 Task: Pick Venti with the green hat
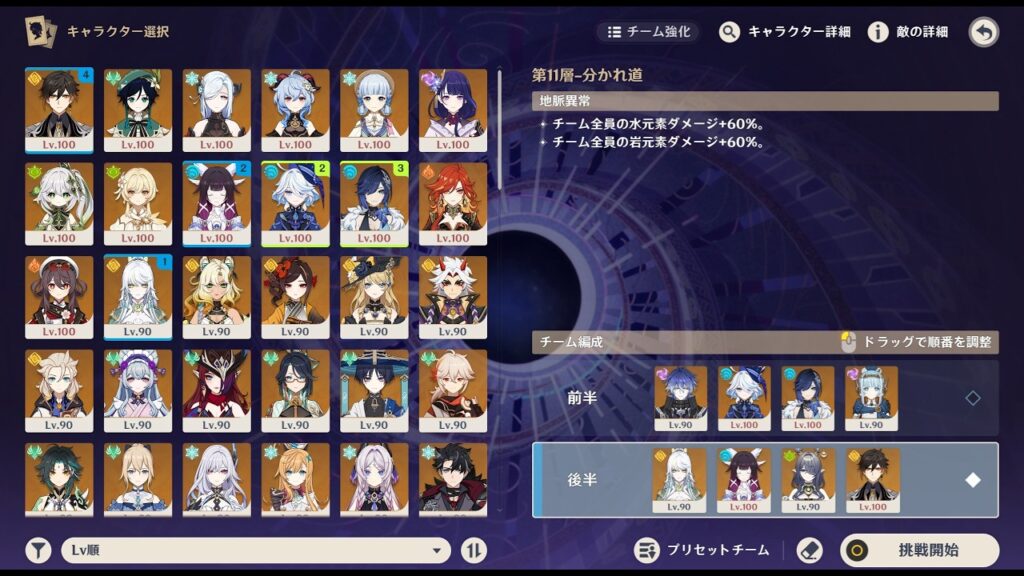[138, 109]
